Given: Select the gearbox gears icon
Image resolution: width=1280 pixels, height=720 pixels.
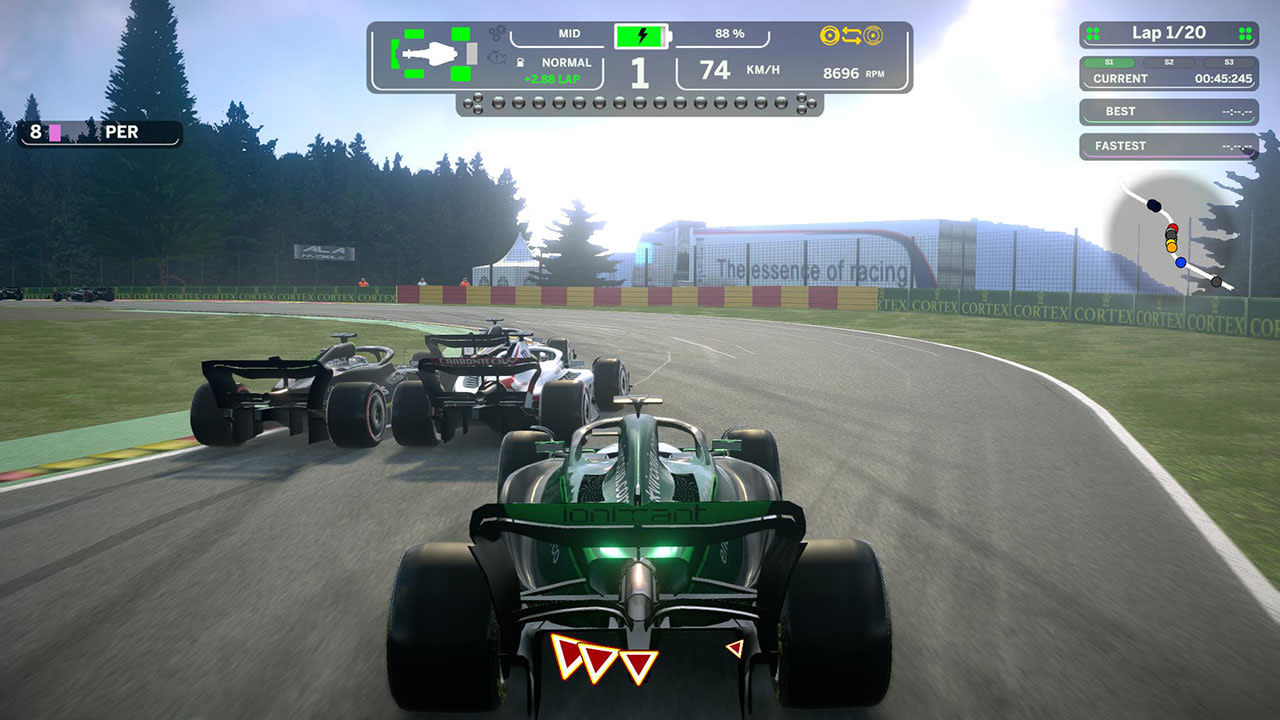Looking at the screenshot, I should 497,33.
